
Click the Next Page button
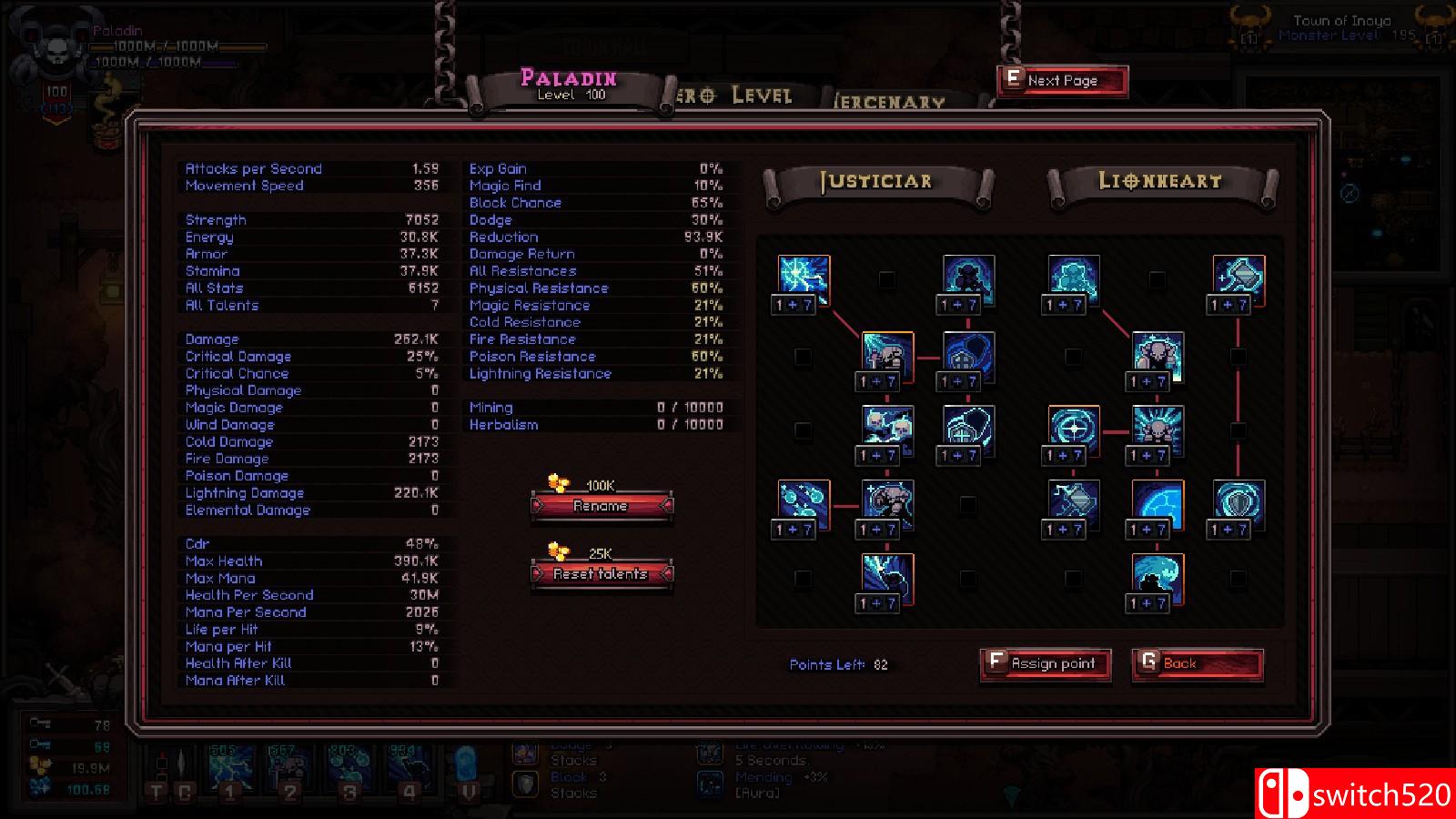pos(1061,80)
